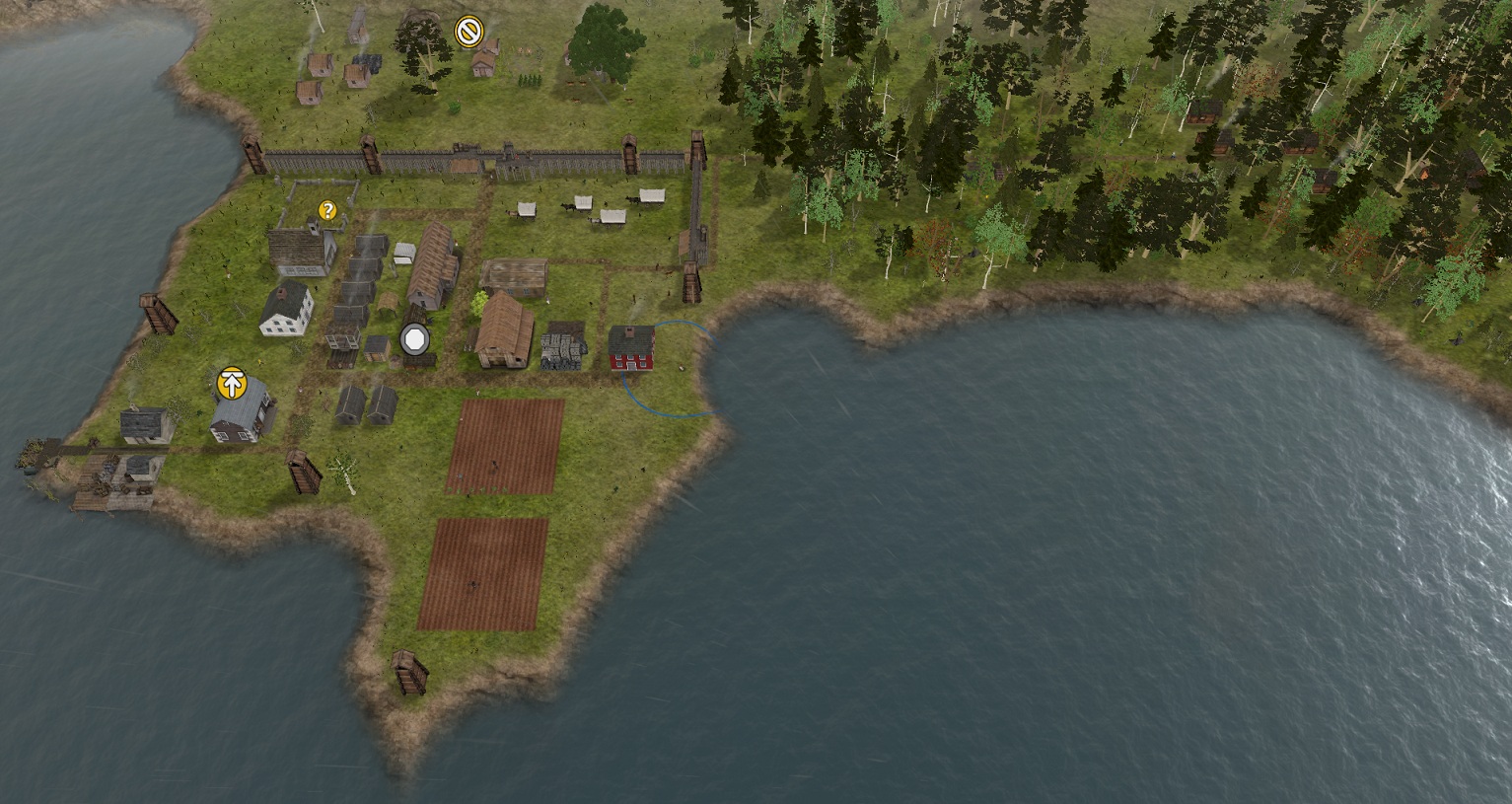Click the white octagon status icon

(x=415, y=340)
